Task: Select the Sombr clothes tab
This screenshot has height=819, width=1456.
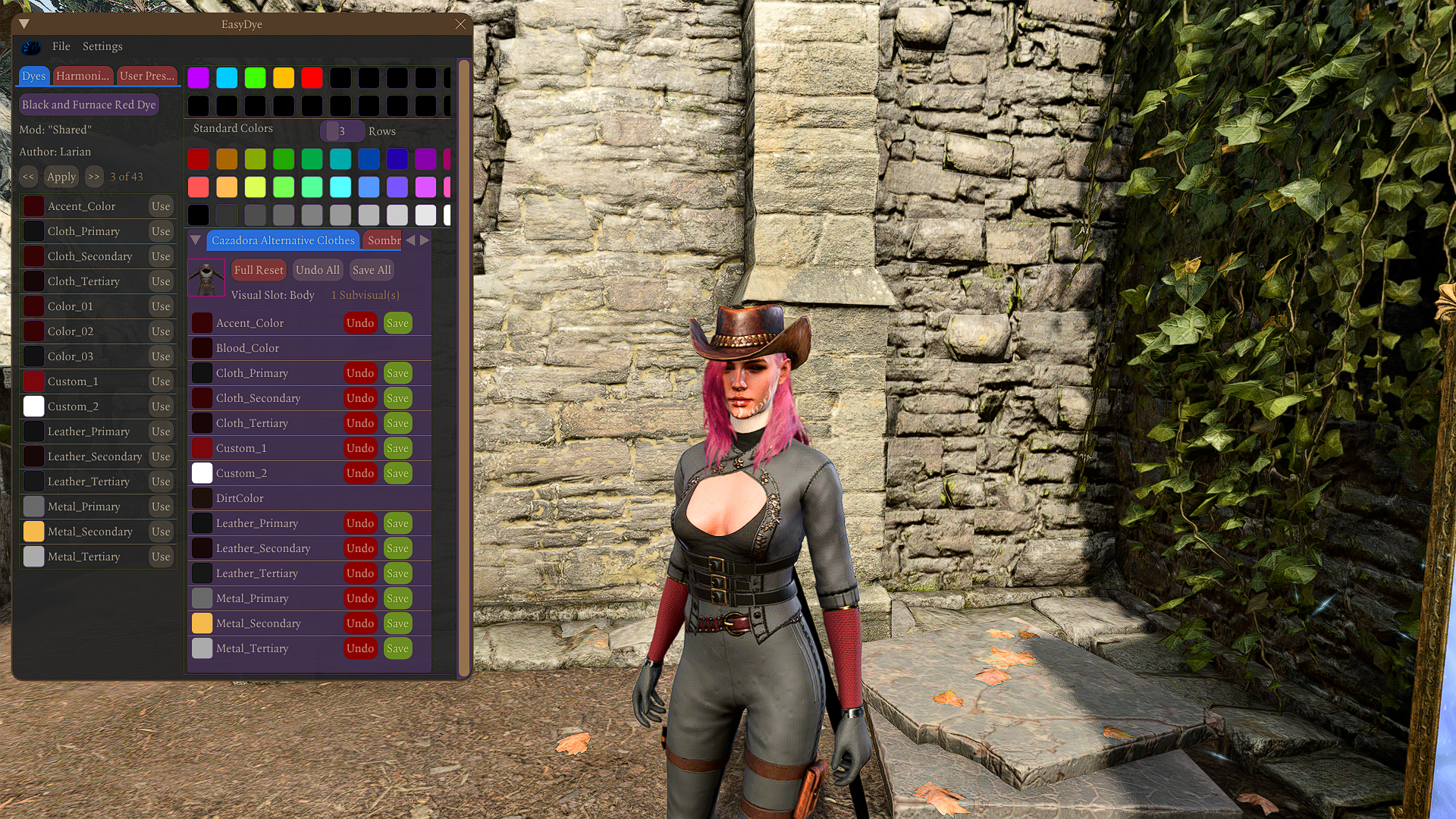Action: coord(382,240)
